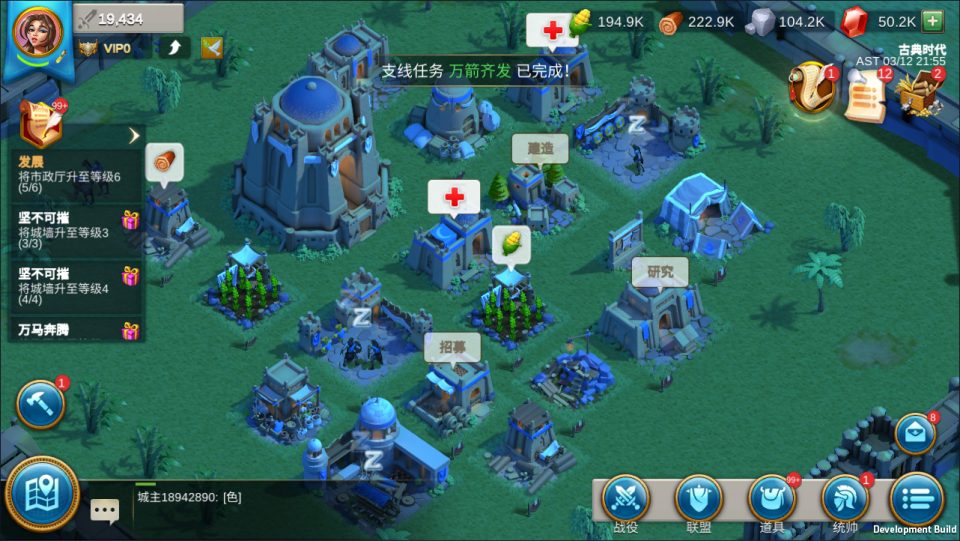Open the 战役 campaign menu

click(627, 497)
